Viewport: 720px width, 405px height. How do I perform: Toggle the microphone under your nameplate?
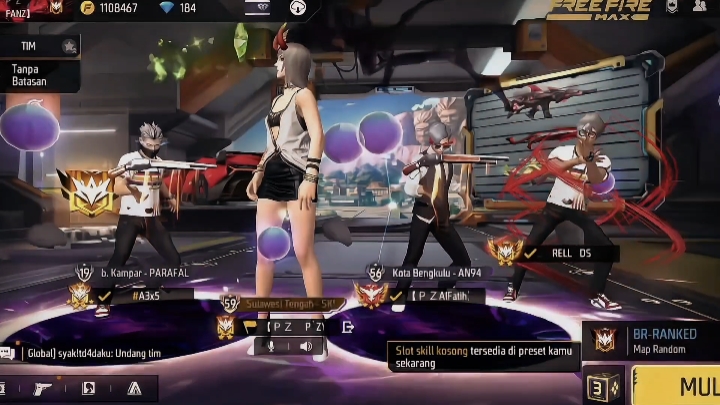269,346
